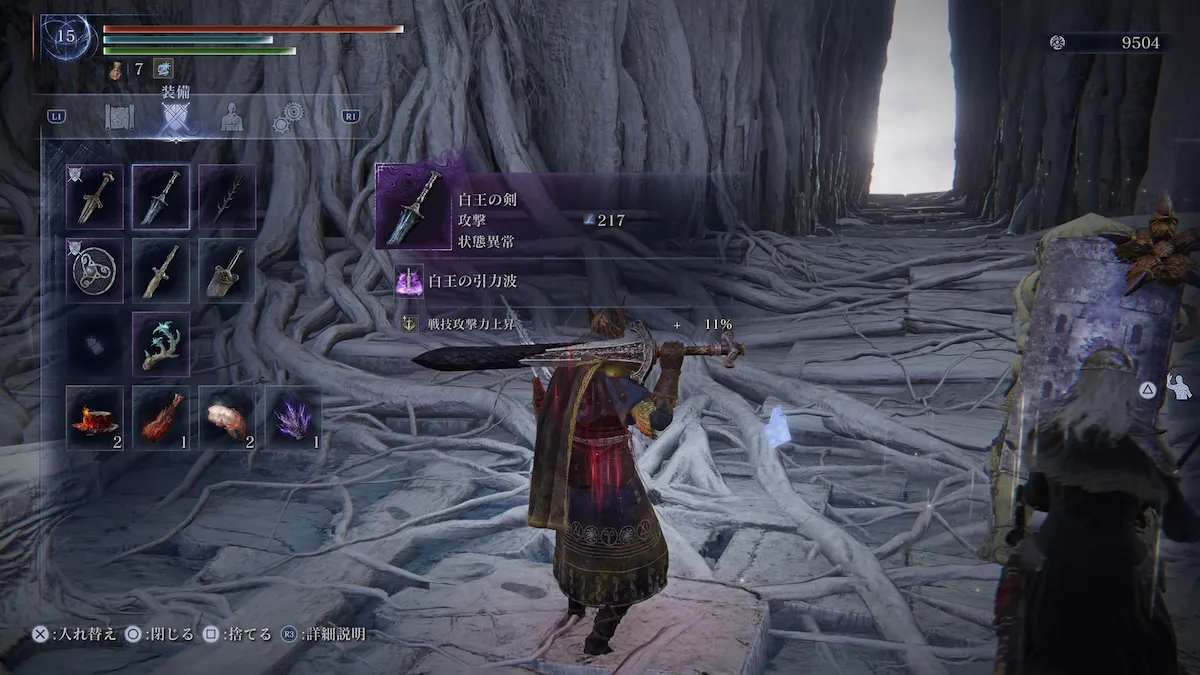Select the White King's gravity wave skill icon
This screenshot has height=675, width=1200.
[410, 281]
